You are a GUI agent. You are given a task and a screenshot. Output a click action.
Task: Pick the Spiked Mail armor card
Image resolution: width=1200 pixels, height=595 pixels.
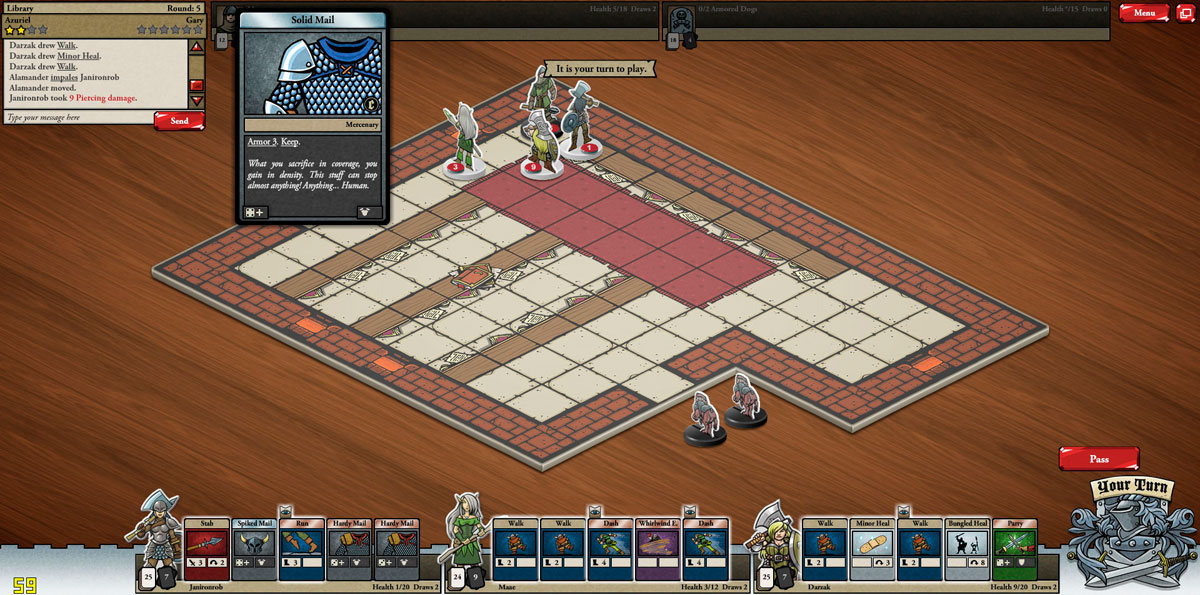click(x=254, y=549)
